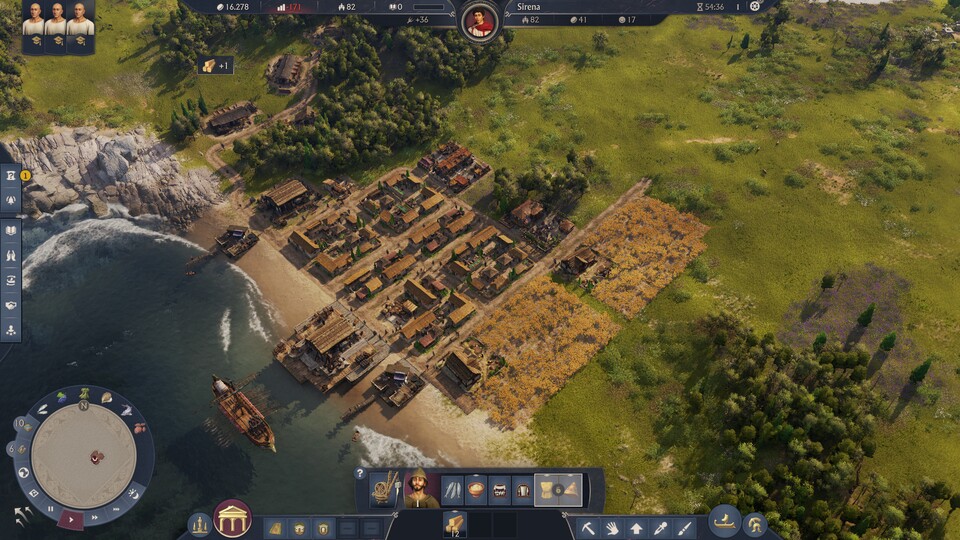Viewport: 960px width, 540px height.
Task: Open the settings gear in the top bar
Action: 755,6
